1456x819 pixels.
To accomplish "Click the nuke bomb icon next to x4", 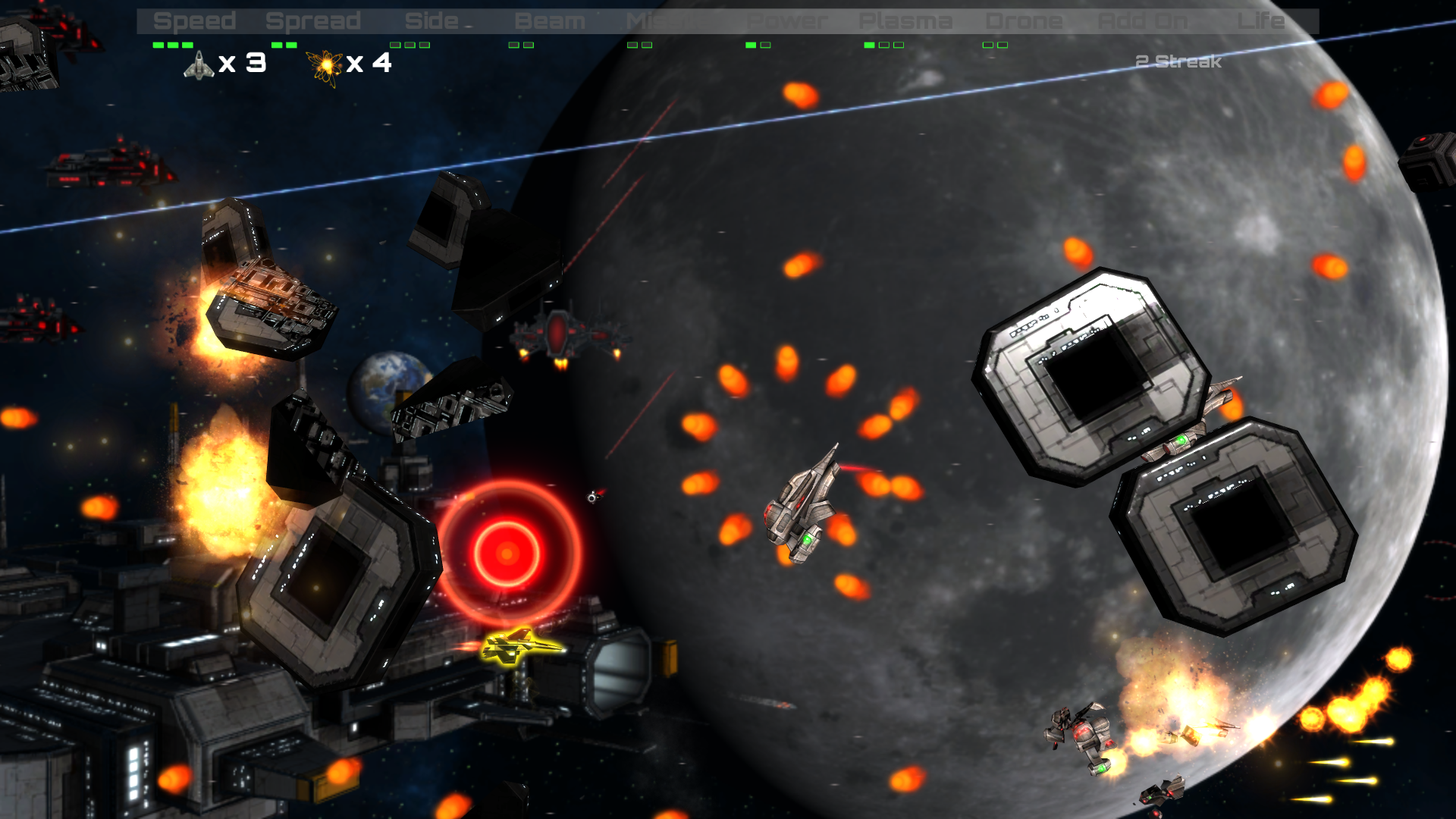I will 325,65.
